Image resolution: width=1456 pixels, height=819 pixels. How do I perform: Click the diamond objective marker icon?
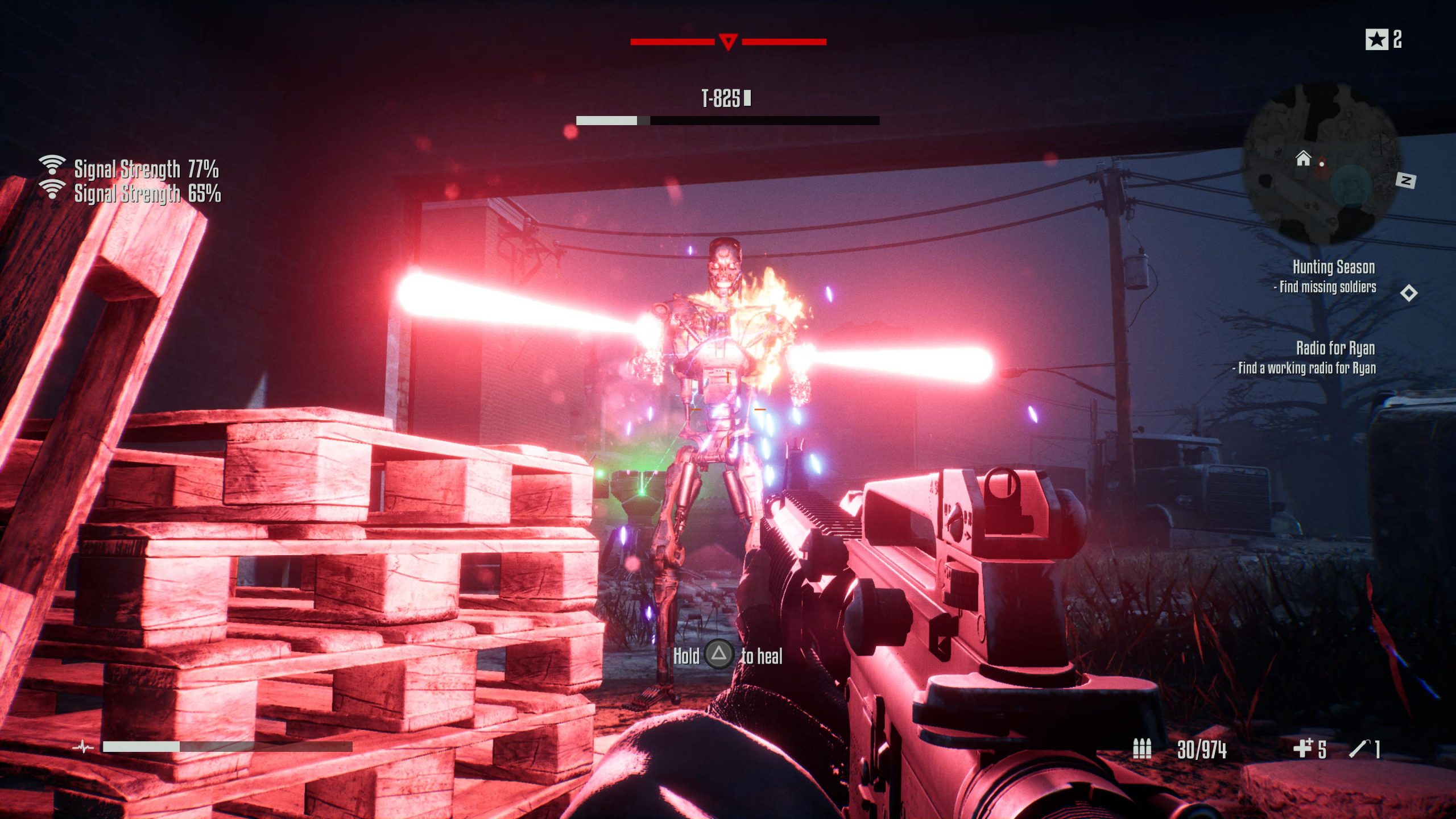tap(1408, 293)
